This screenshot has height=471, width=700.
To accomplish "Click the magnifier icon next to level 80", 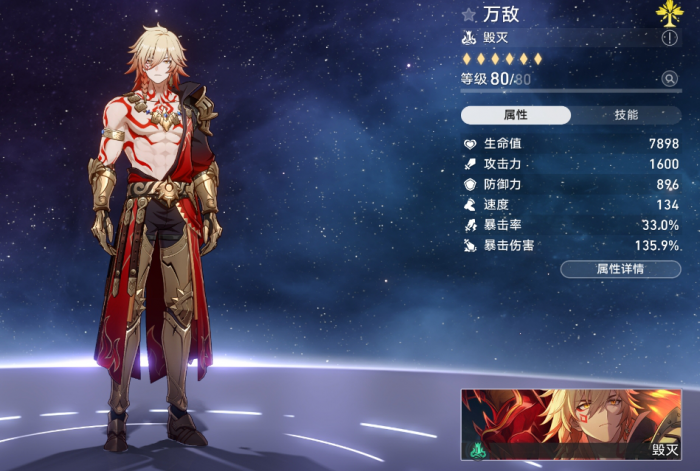I will [669, 79].
